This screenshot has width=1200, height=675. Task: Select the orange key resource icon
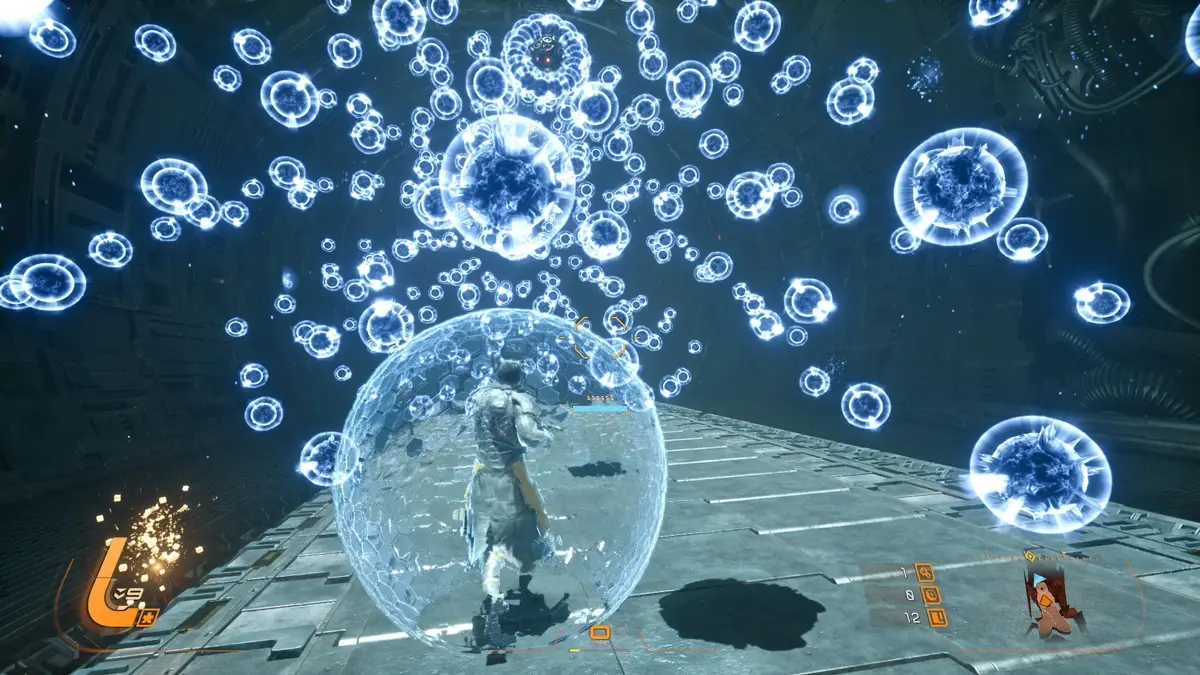coord(925,573)
